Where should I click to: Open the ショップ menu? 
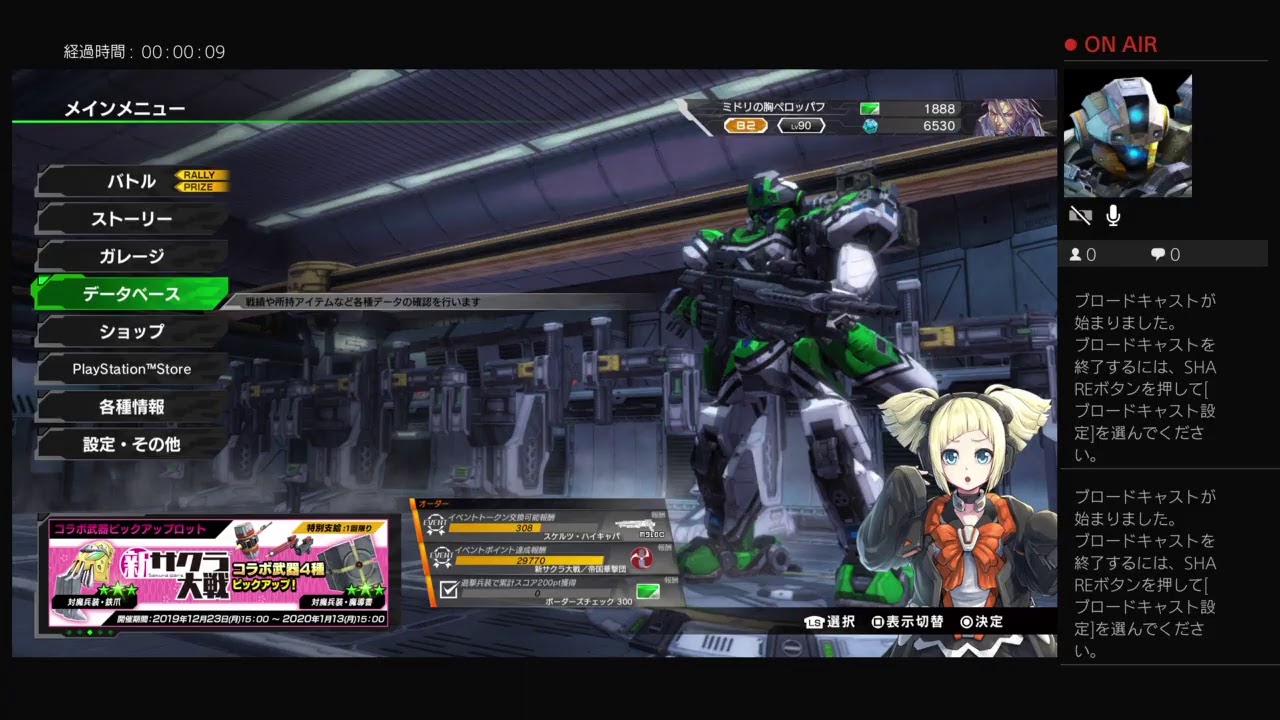click(x=132, y=331)
